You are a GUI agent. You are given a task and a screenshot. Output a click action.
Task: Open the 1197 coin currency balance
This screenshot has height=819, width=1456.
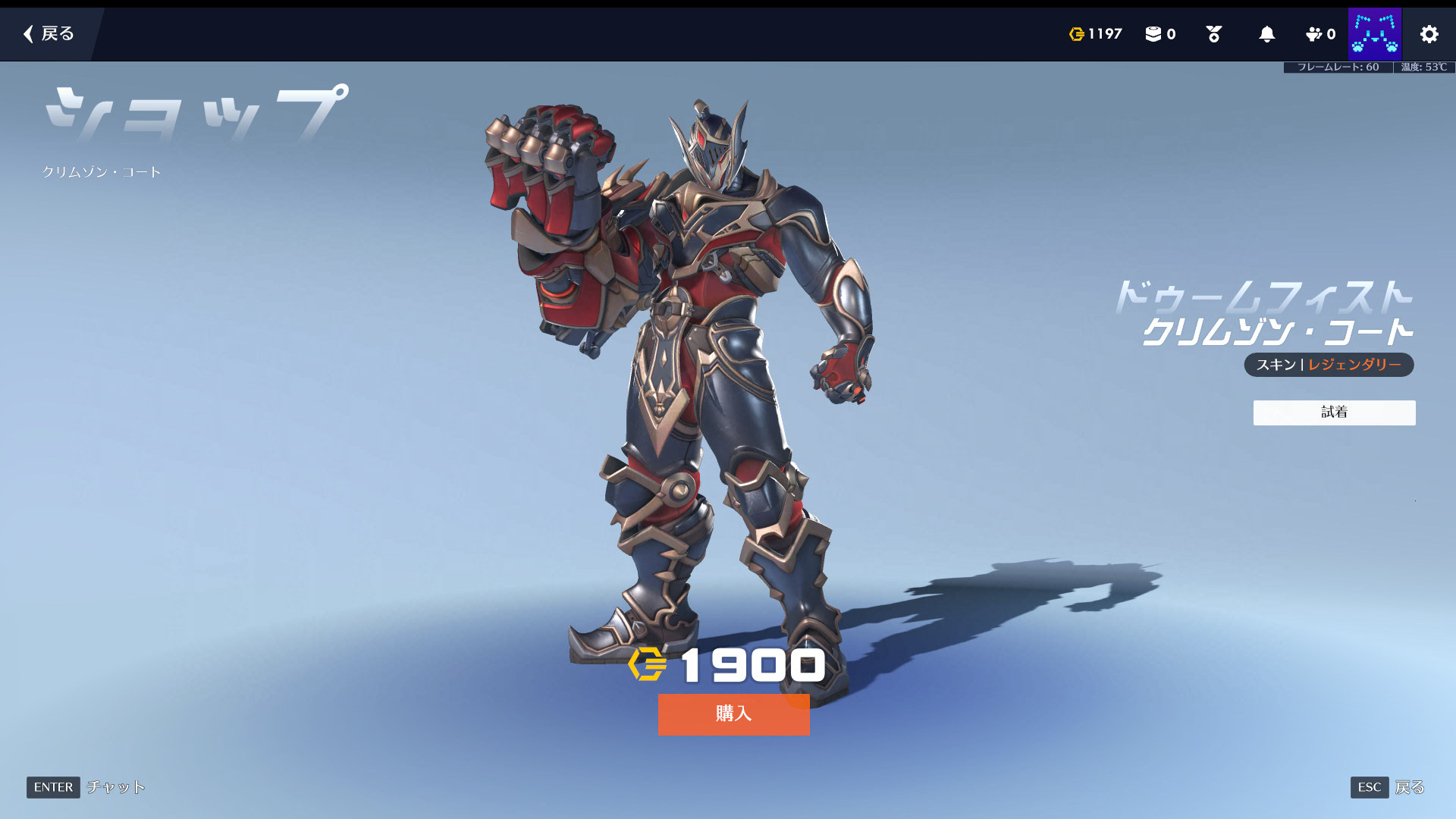[x=1095, y=34]
